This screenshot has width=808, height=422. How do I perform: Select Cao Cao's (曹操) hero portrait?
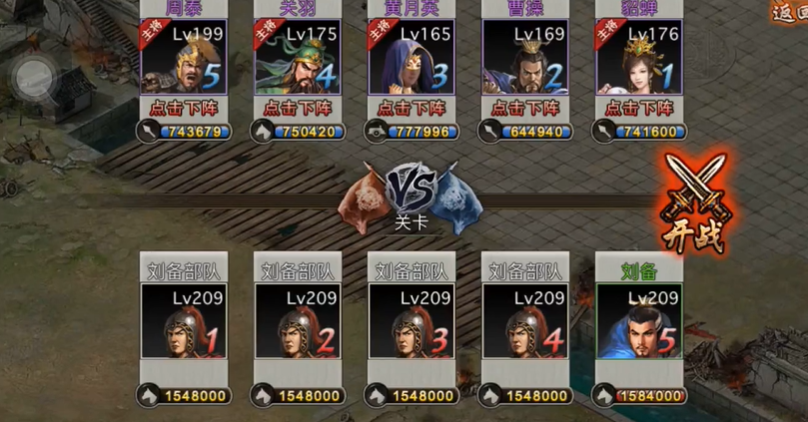click(525, 58)
